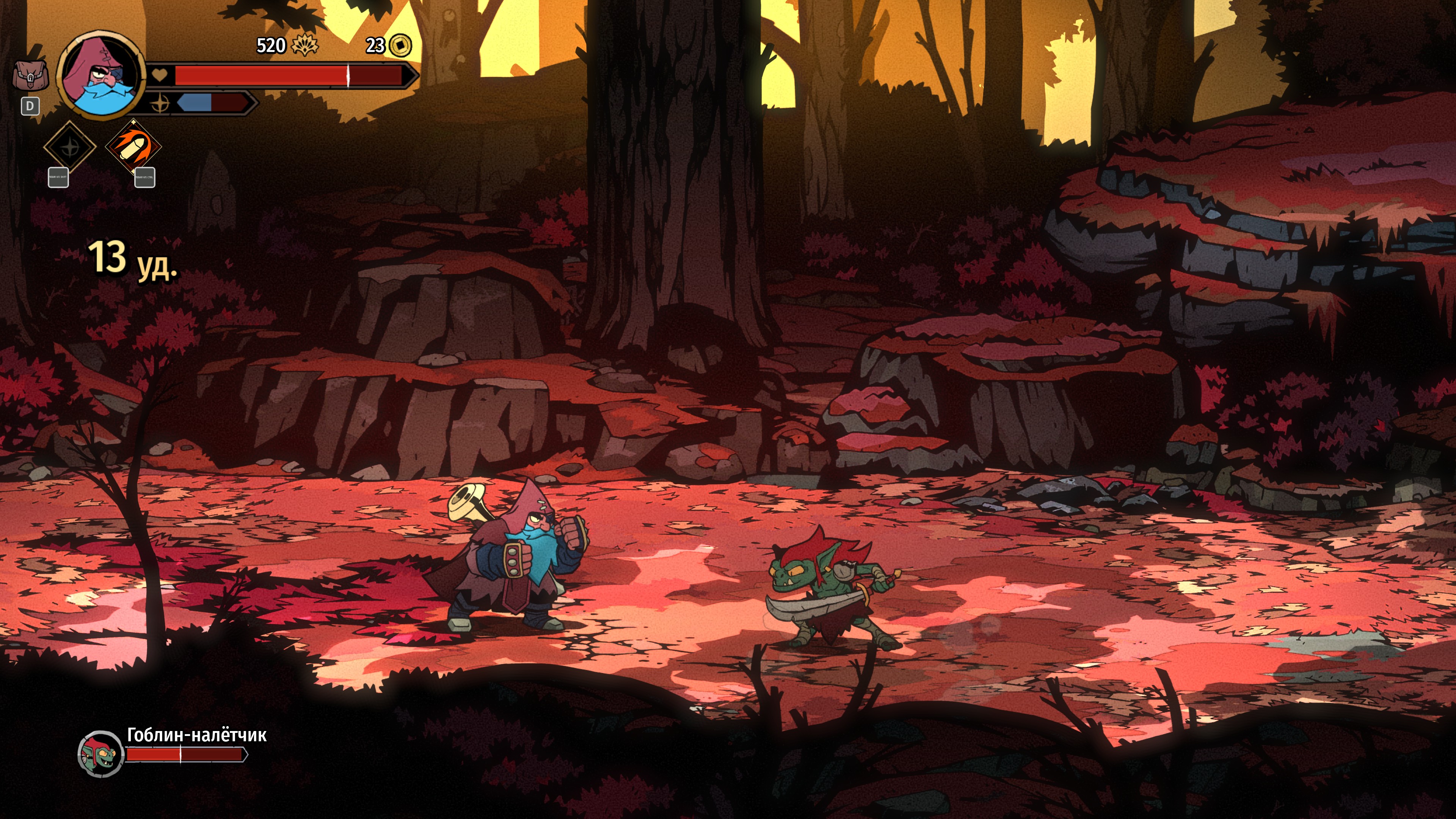Open the leather bag inventory icon
This screenshot has width=1456, height=819.
click(x=30, y=76)
